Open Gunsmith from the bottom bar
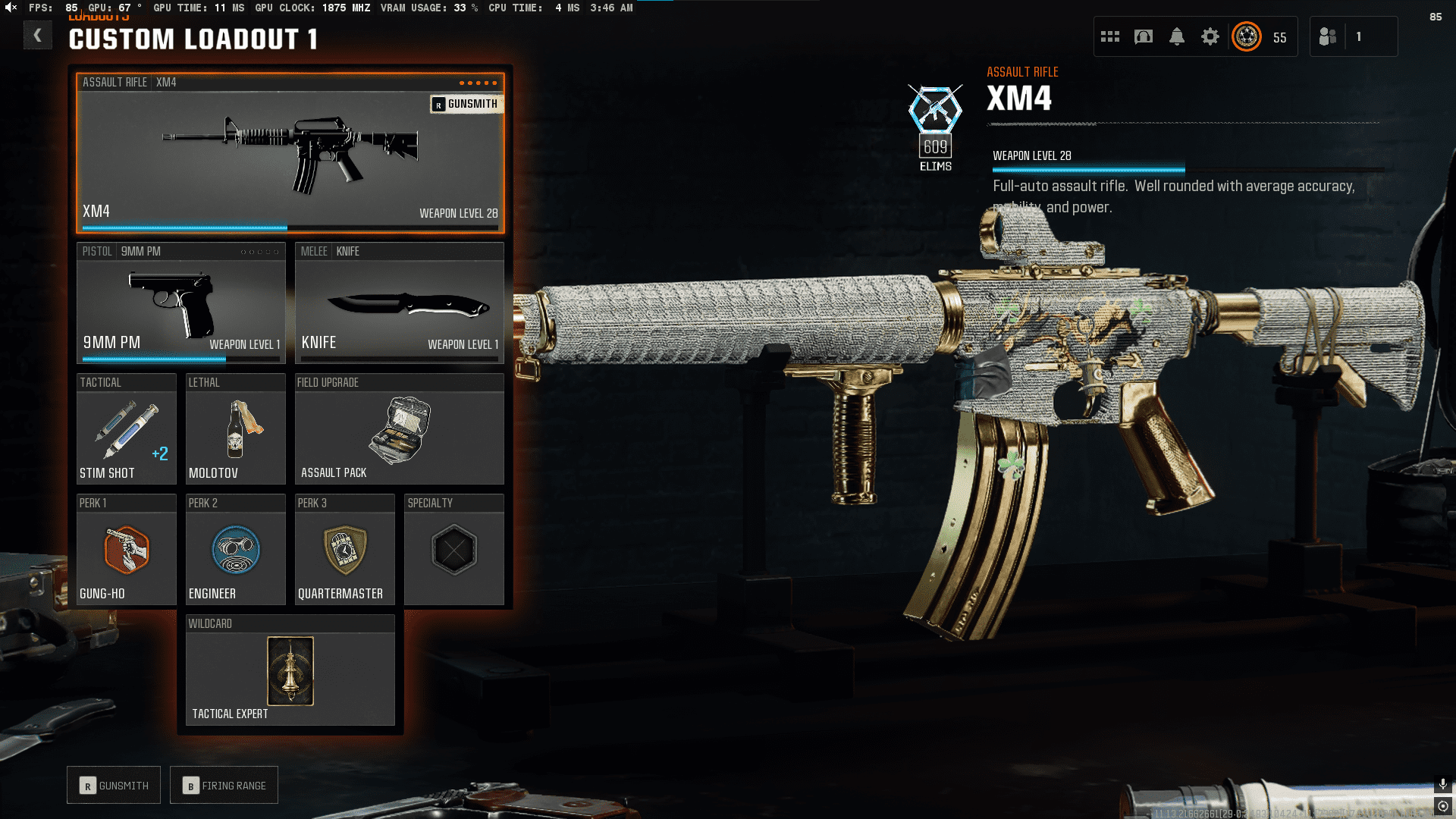This screenshot has height=819, width=1456. [x=113, y=785]
